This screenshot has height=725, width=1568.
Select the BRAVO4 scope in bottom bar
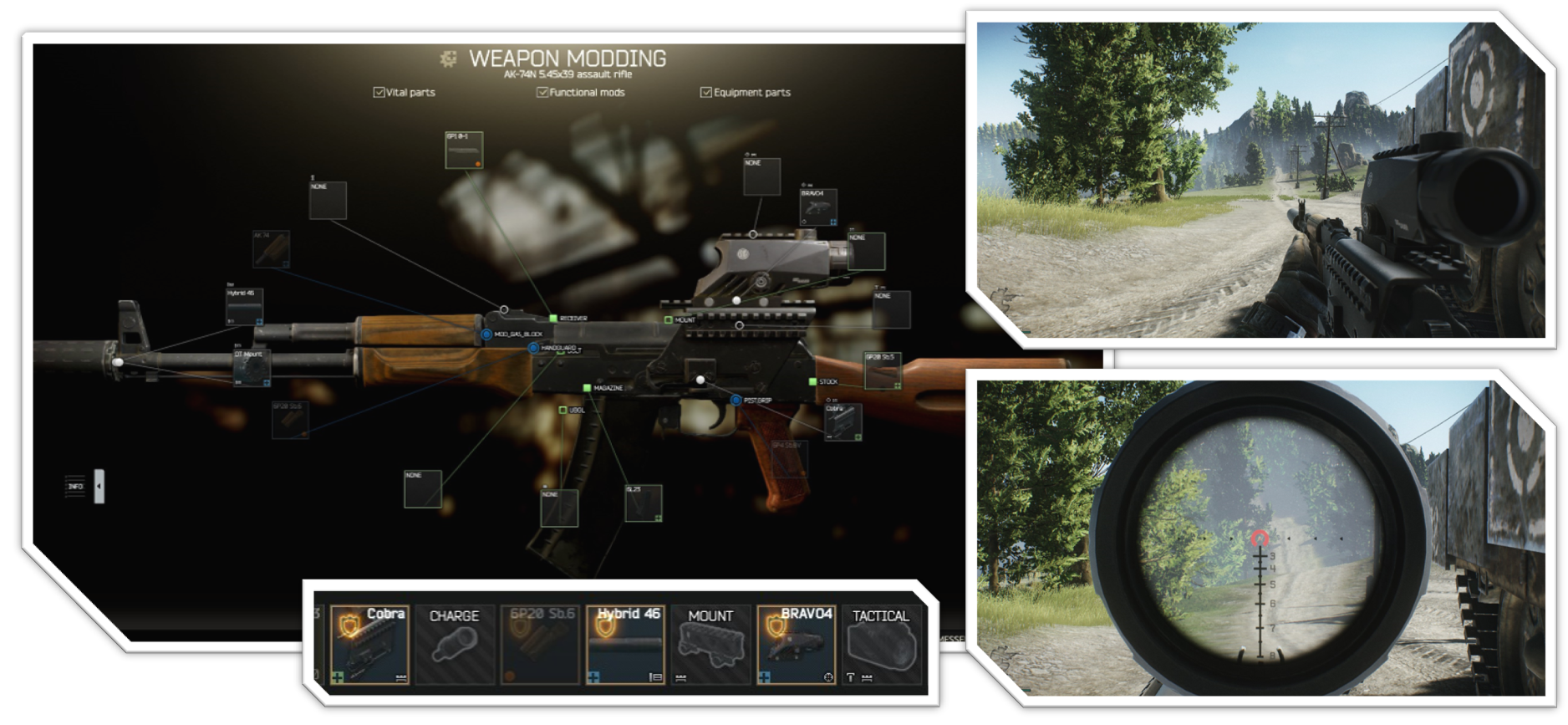796,645
